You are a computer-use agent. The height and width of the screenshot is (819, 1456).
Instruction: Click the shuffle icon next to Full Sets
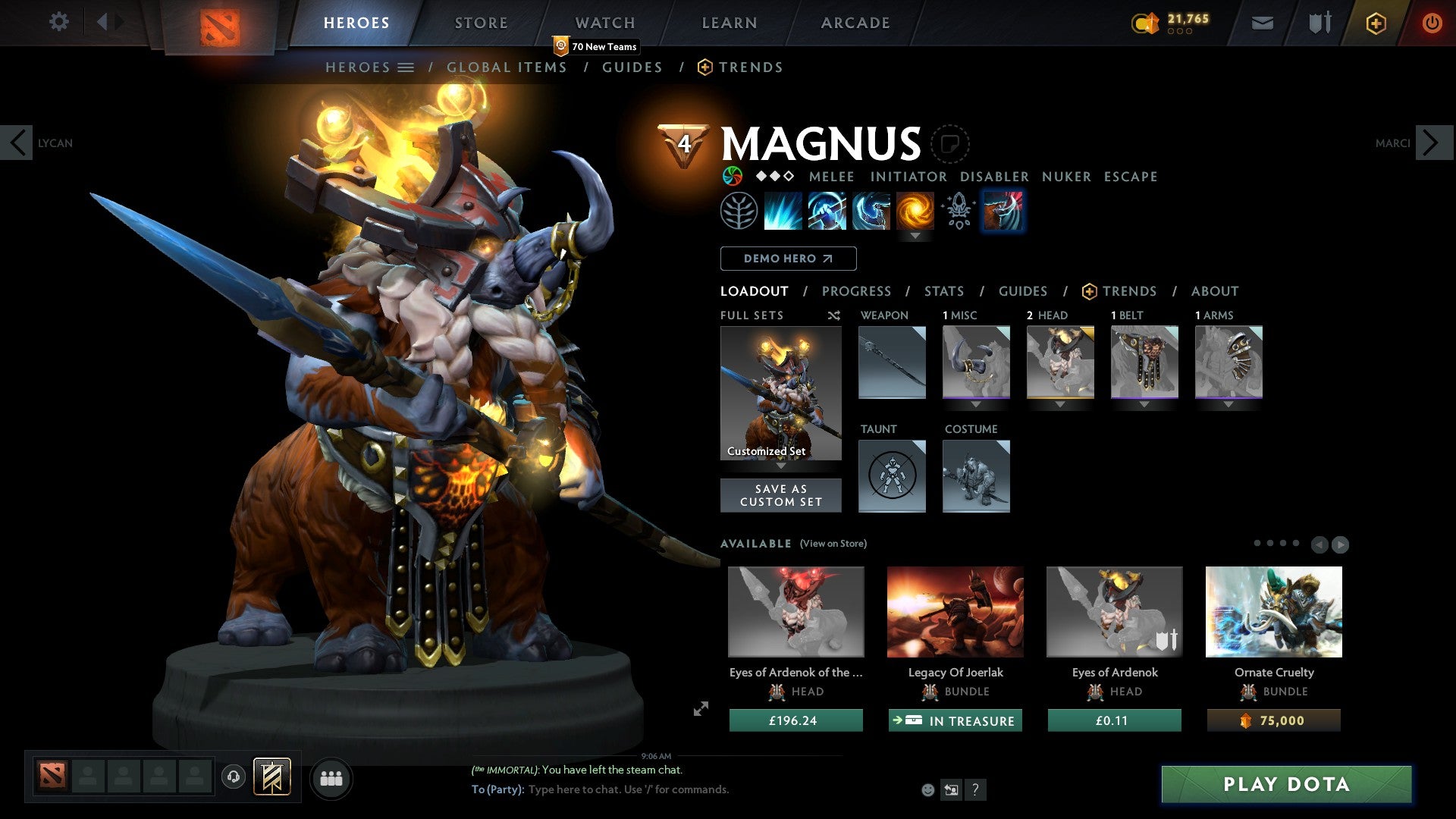[833, 315]
